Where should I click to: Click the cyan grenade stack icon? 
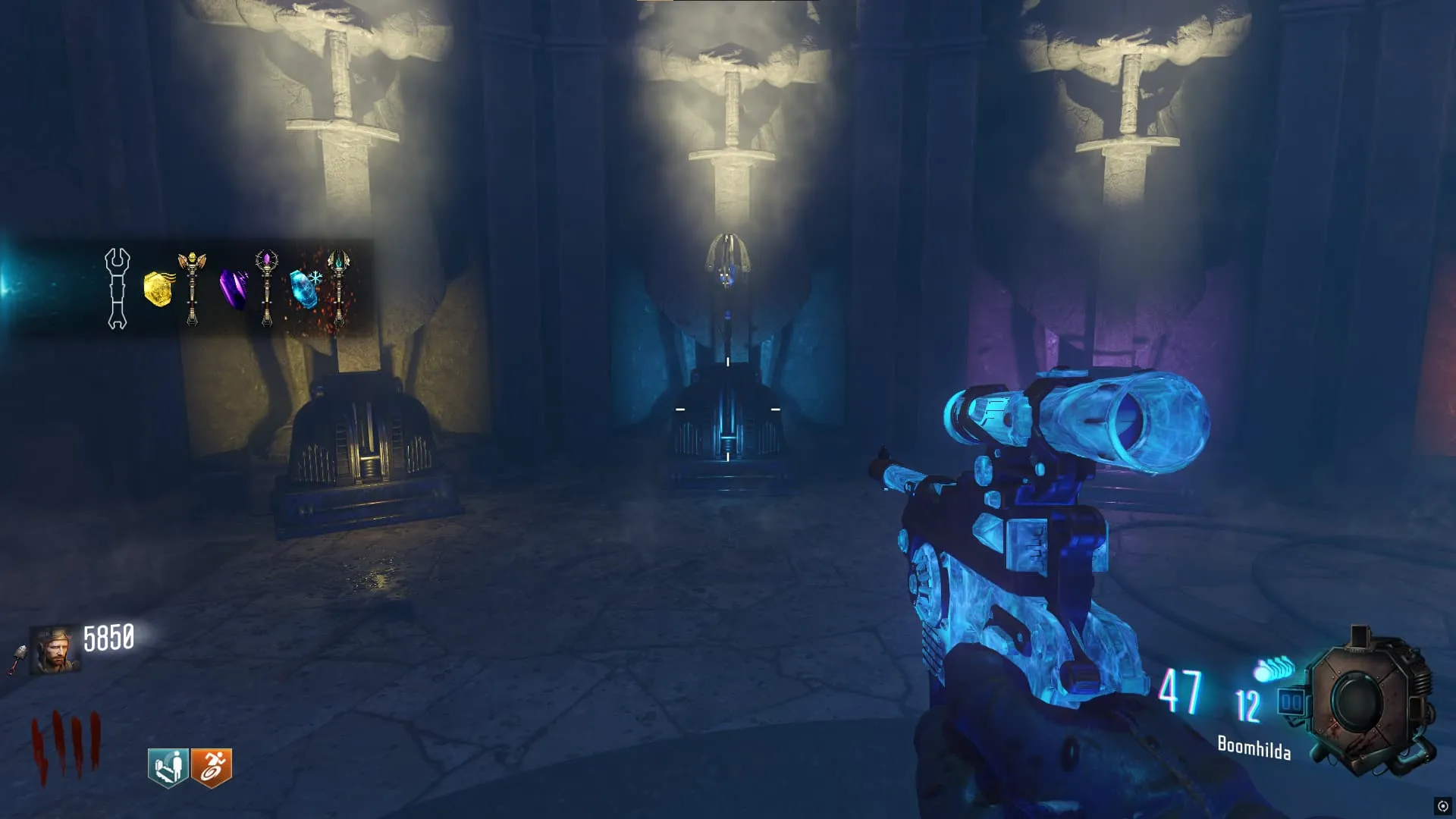pos(1274,670)
